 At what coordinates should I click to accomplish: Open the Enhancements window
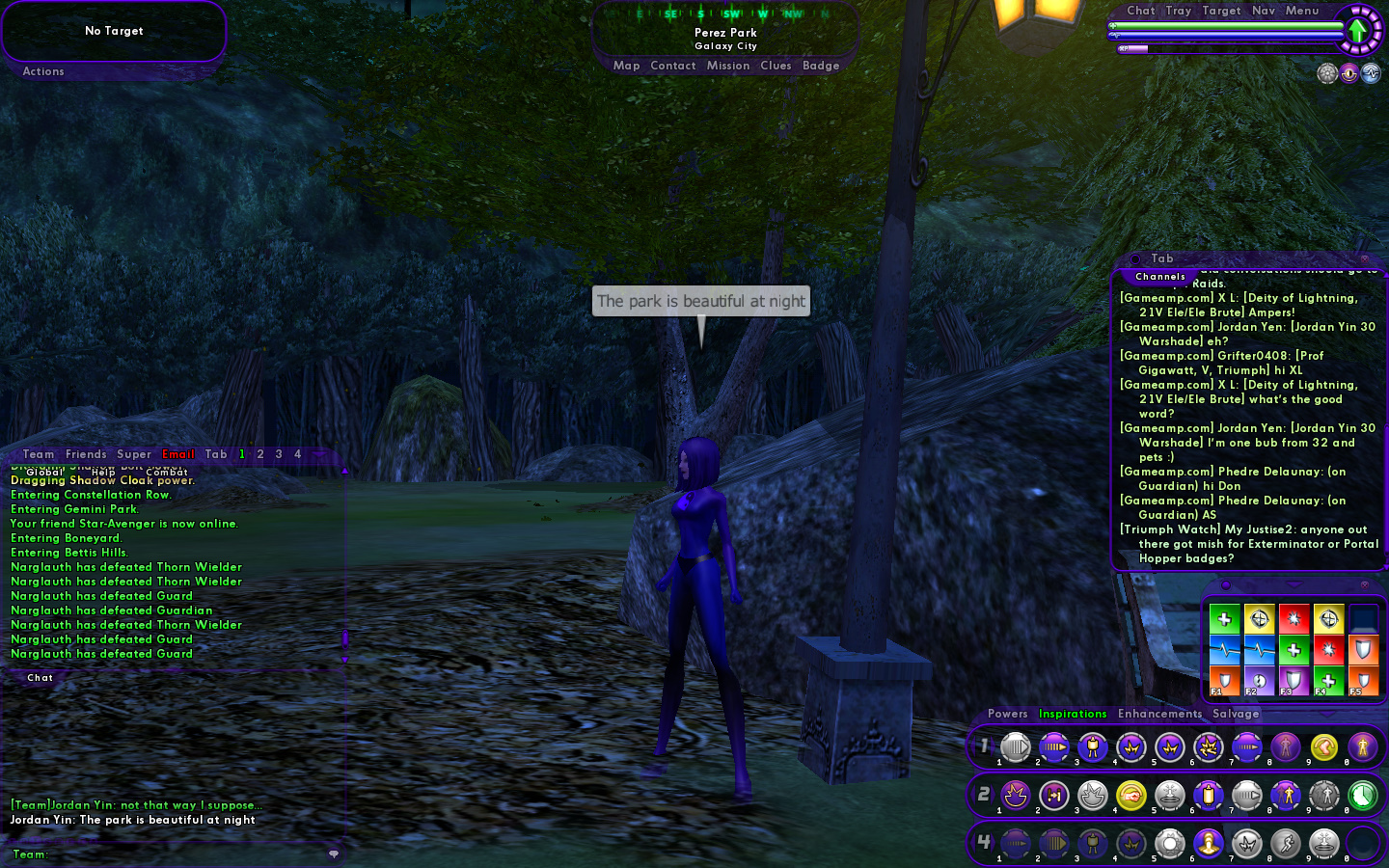tap(1159, 714)
